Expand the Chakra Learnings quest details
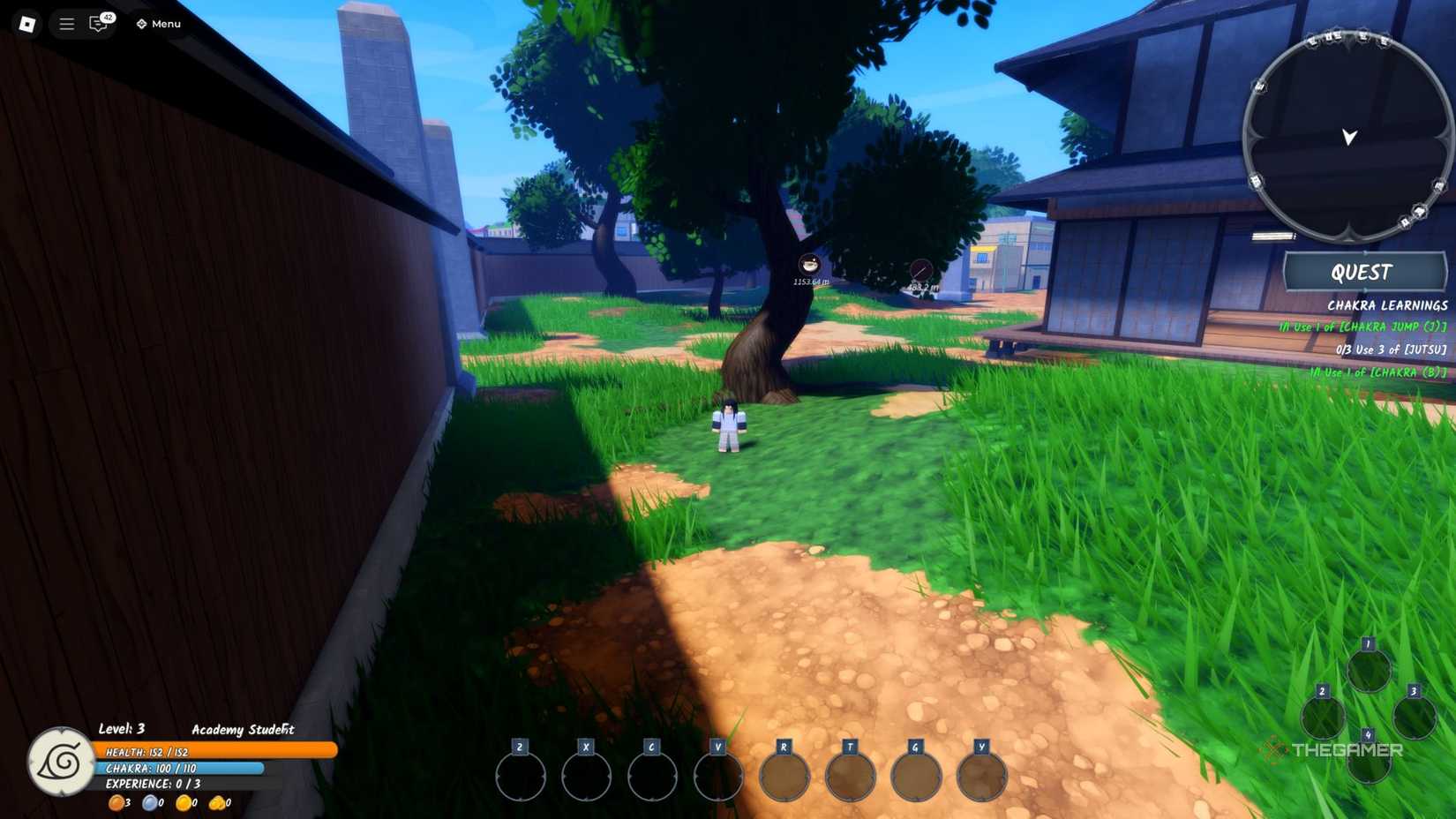 1387,305
